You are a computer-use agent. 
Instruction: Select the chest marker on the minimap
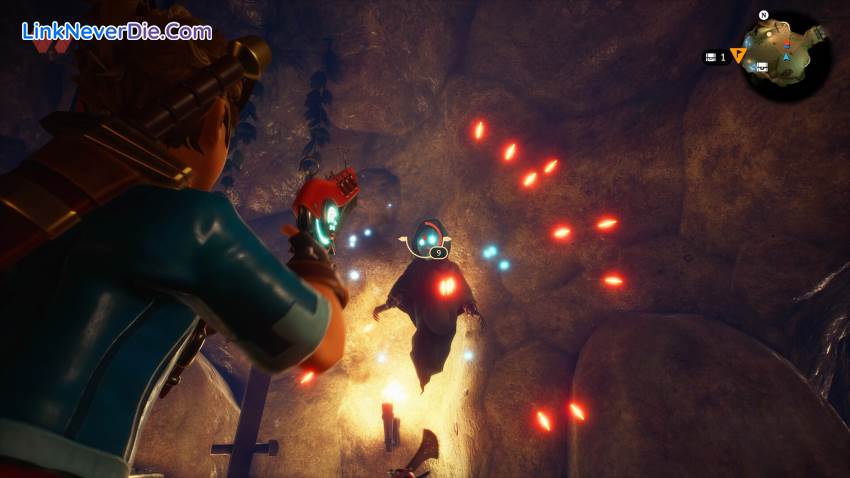point(762,67)
